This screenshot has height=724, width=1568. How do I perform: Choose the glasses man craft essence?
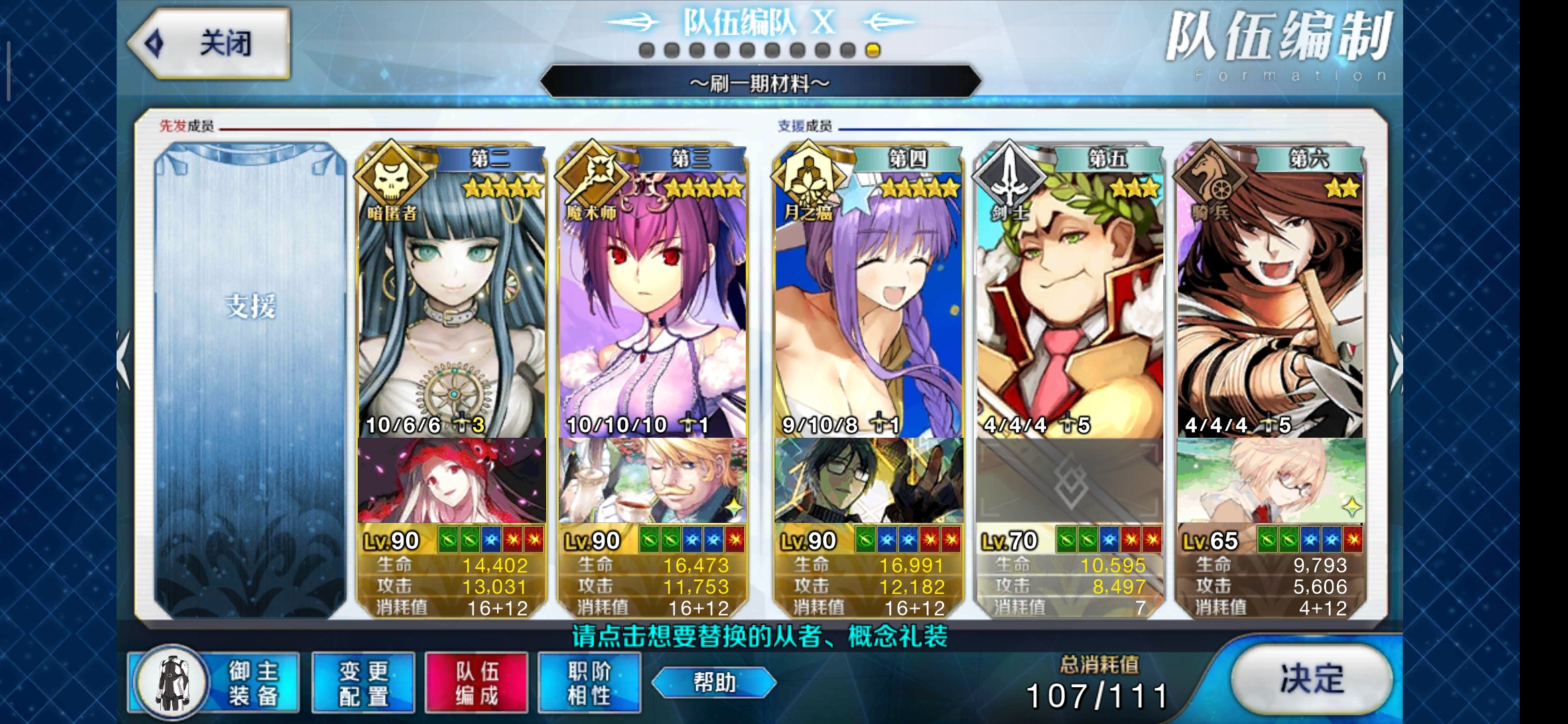click(x=868, y=481)
